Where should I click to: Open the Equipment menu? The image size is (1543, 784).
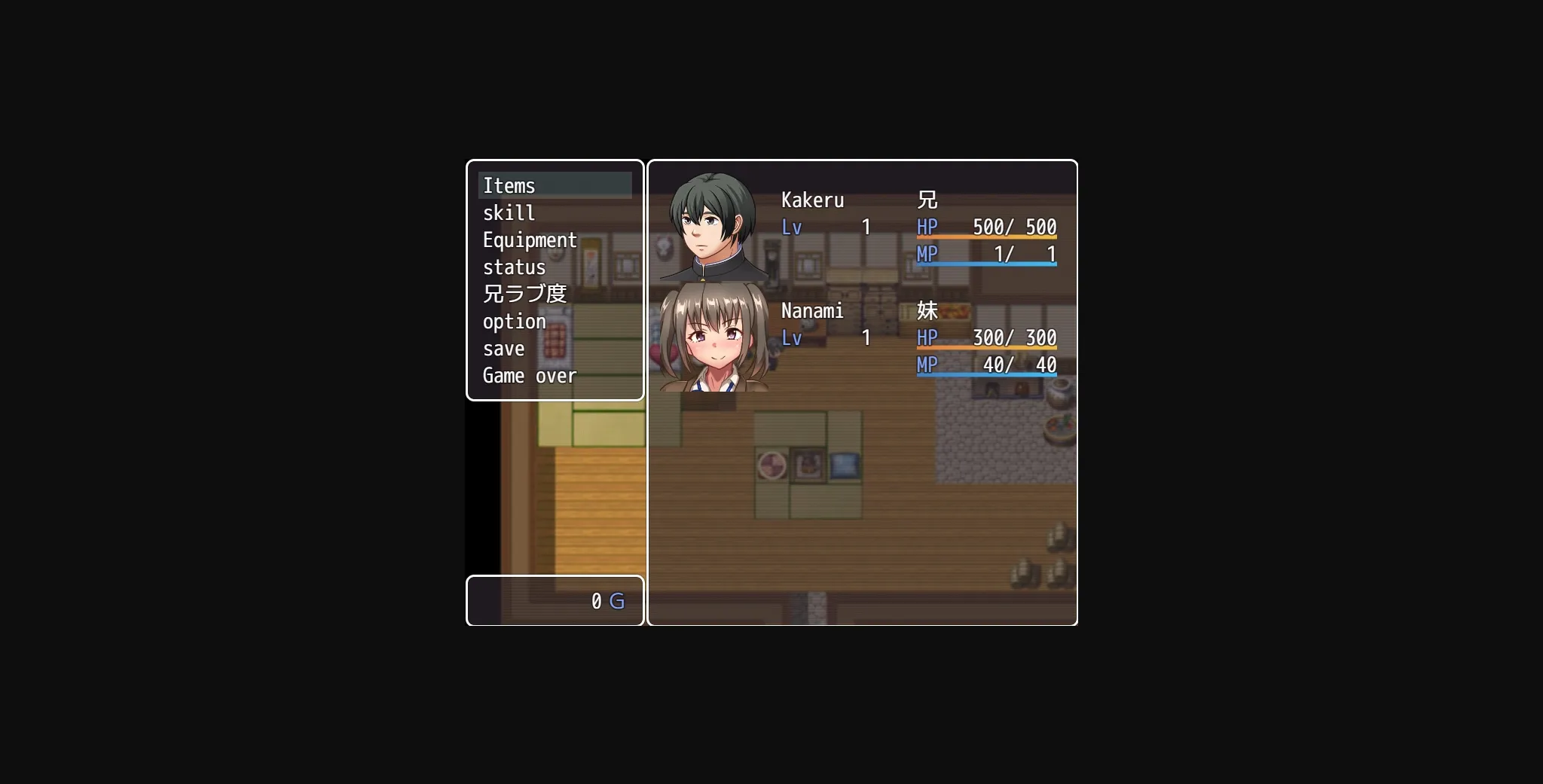[x=530, y=239]
